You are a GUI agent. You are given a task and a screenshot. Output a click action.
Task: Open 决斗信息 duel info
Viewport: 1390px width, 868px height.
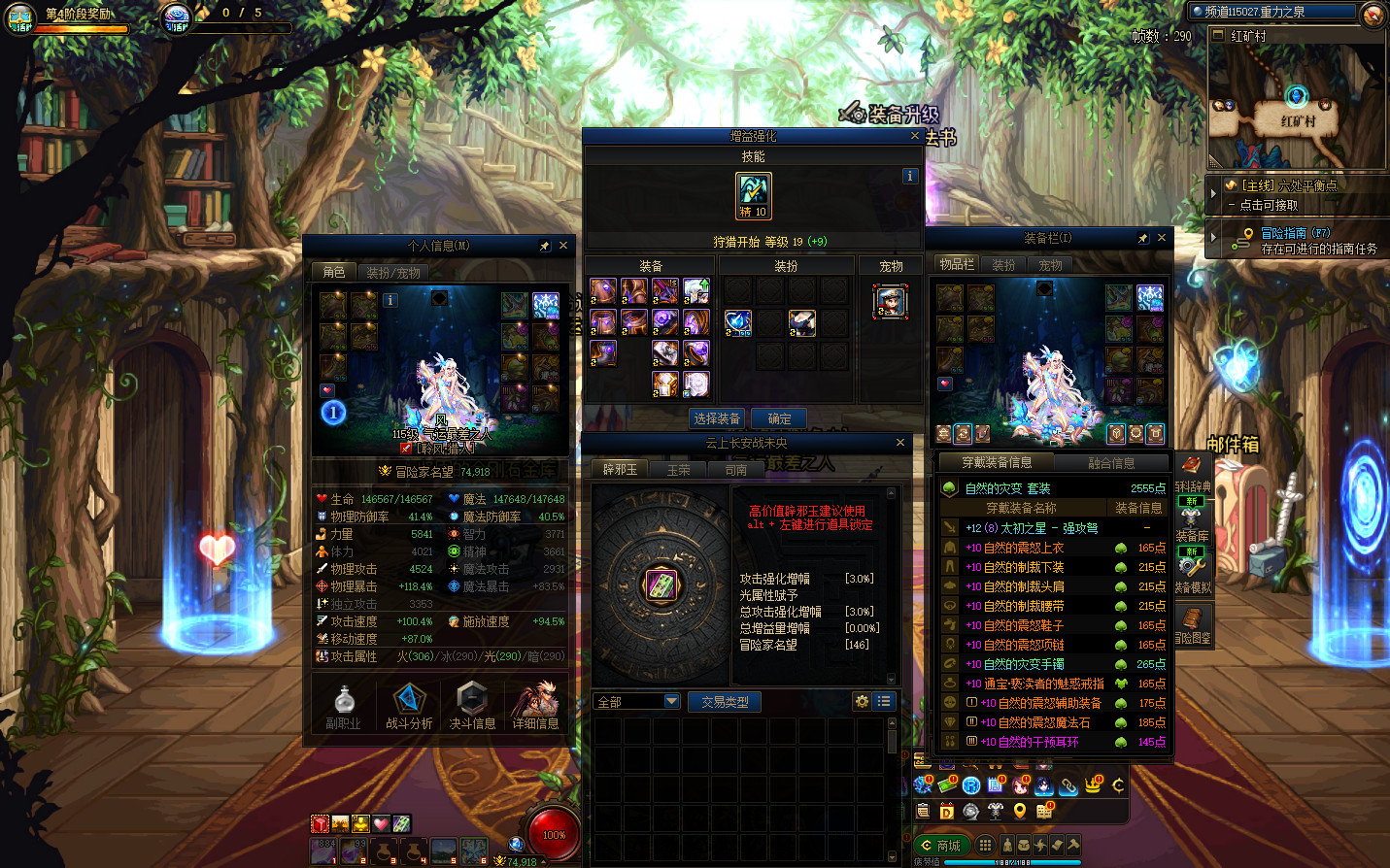point(472,705)
